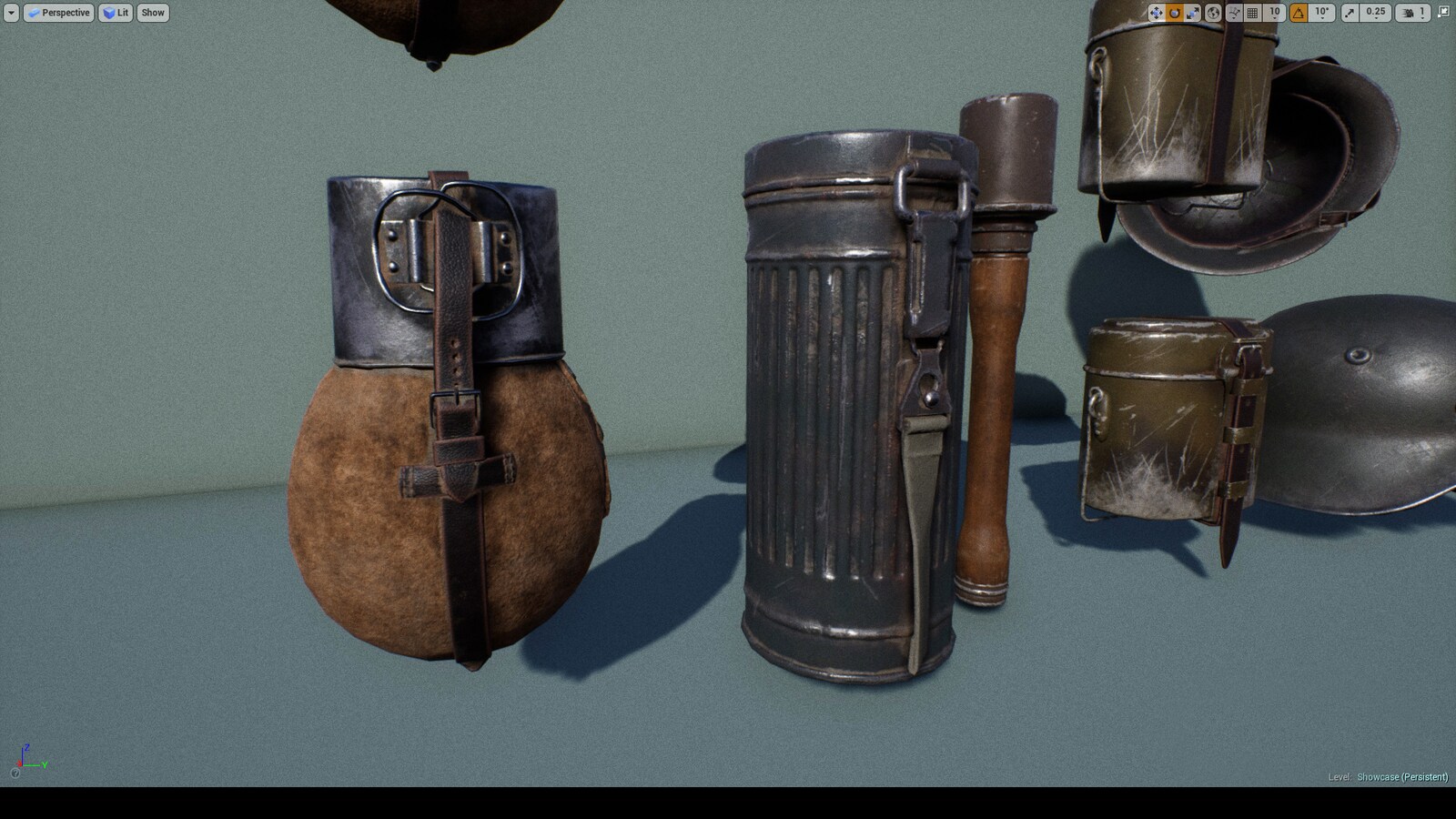The image size is (1456, 819).
Task: Open the viewport options dropdown arrow
Action: 11,12
